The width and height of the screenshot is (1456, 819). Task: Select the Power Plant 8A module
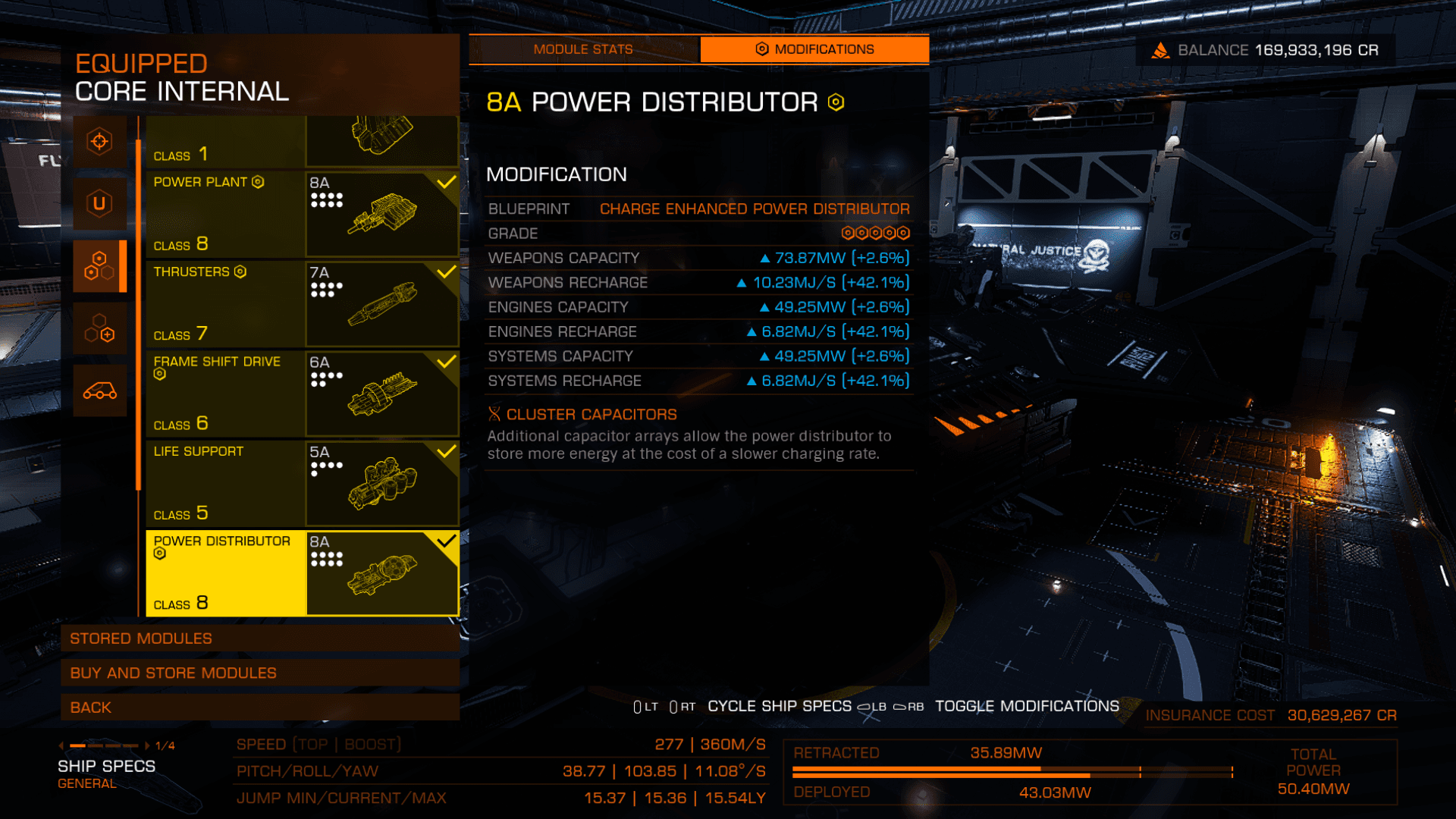click(x=302, y=214)
